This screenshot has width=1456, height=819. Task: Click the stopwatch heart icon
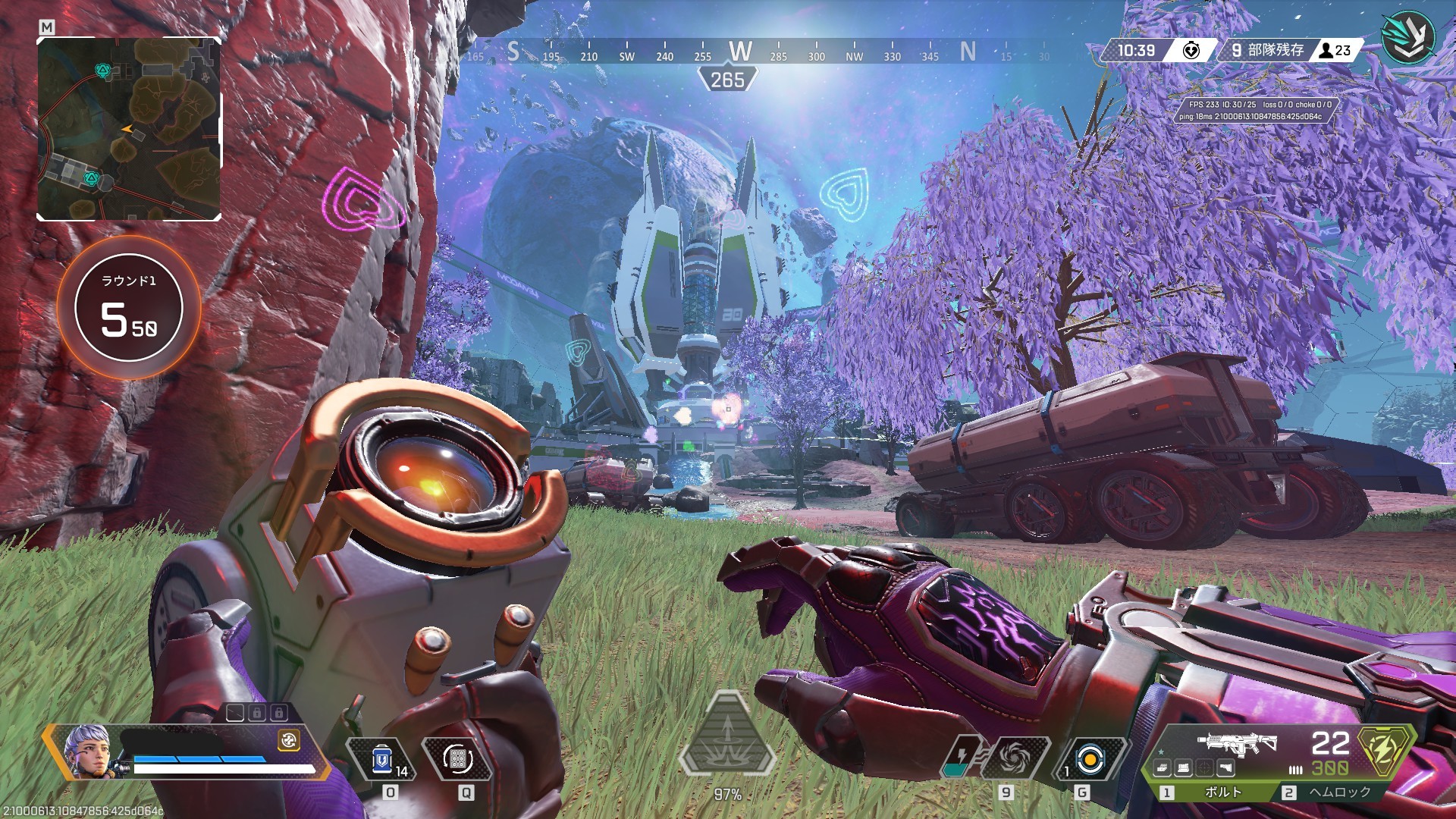coord(1191,51)
